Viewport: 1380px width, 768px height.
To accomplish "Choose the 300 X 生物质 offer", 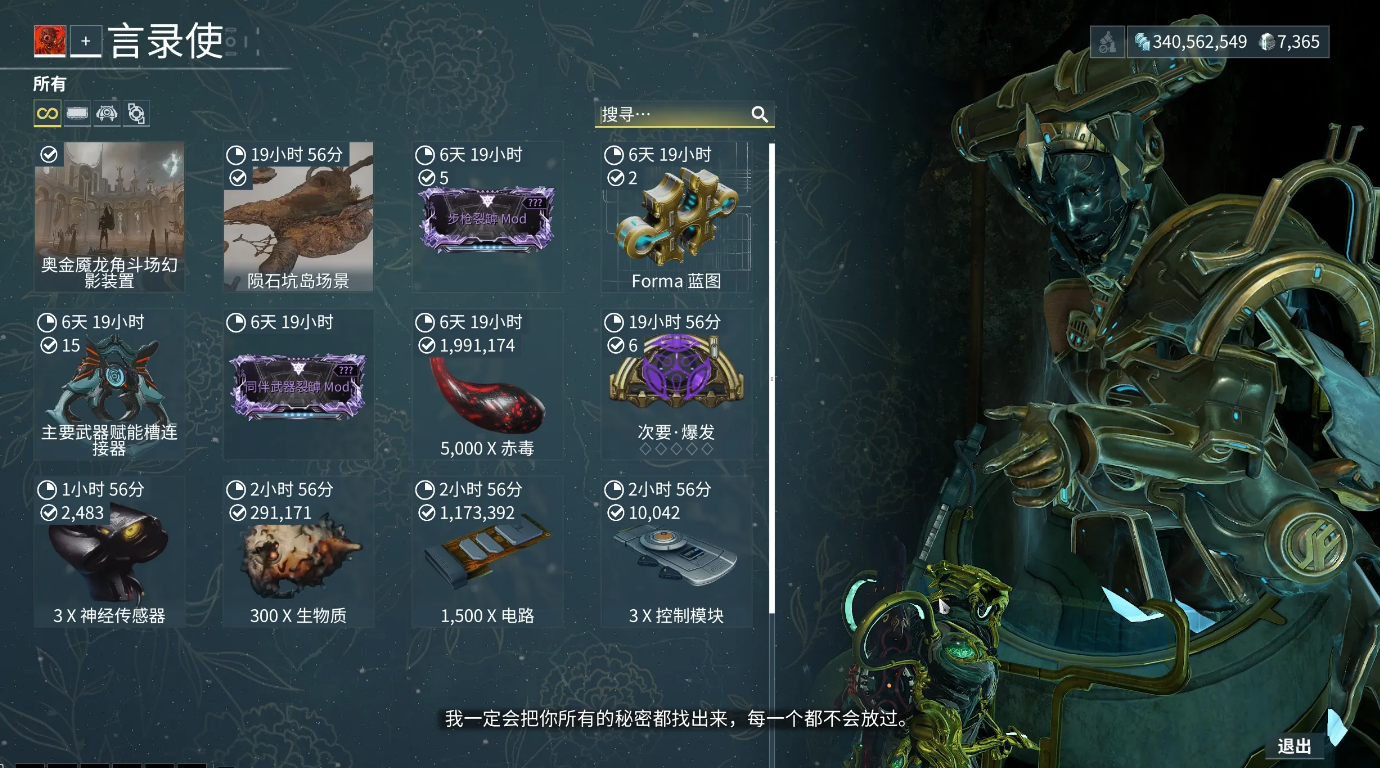I will coord(298,552).
